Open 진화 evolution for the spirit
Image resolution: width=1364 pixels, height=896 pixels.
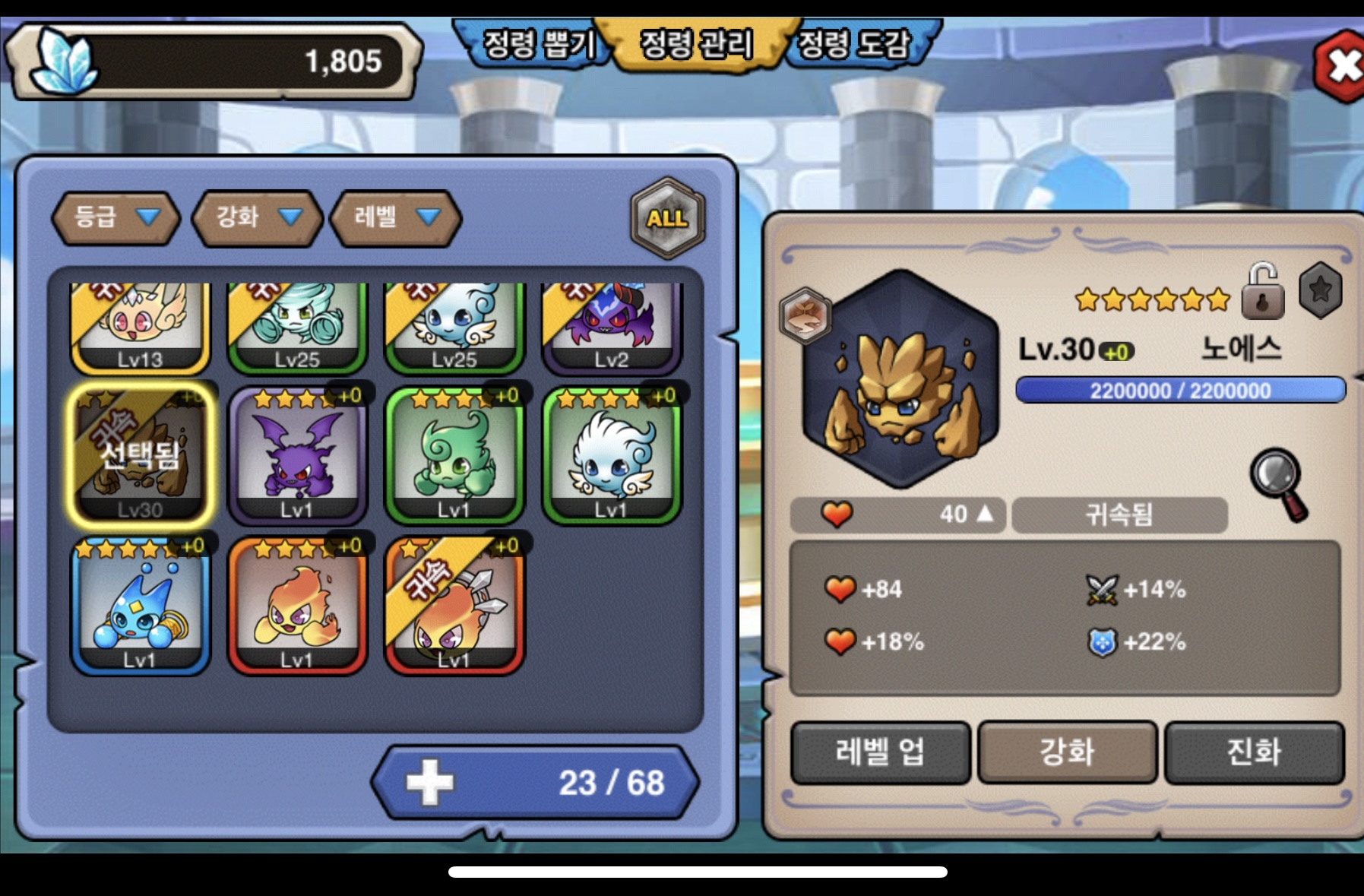point(1254,752)
